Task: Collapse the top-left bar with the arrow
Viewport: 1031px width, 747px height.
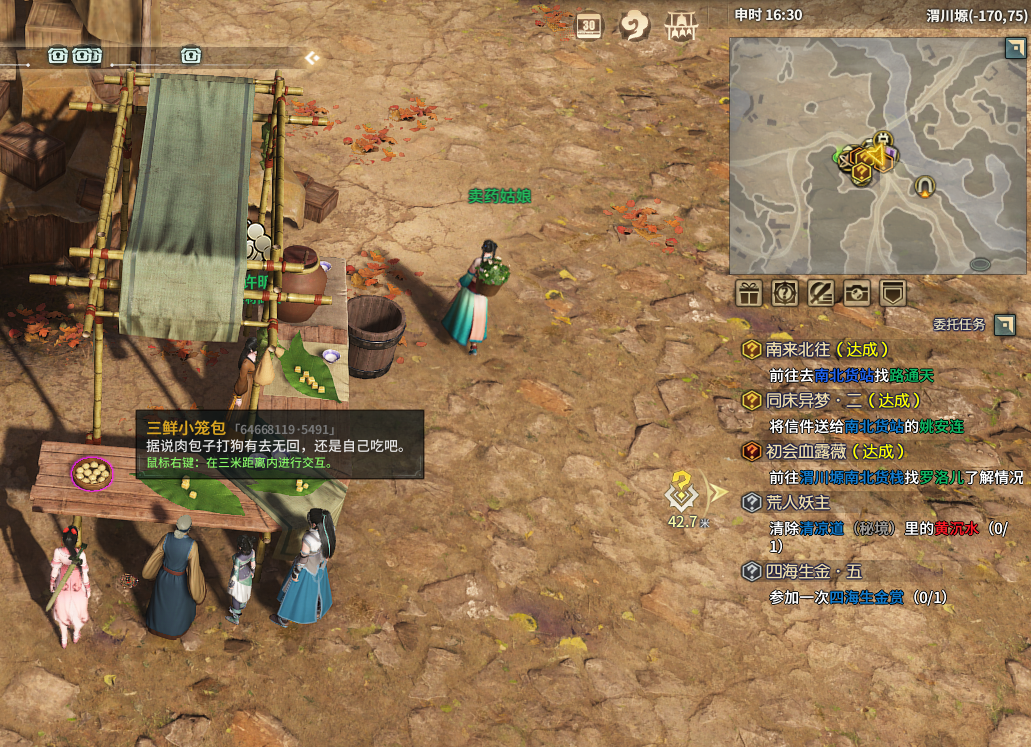Action: [313, 58]
